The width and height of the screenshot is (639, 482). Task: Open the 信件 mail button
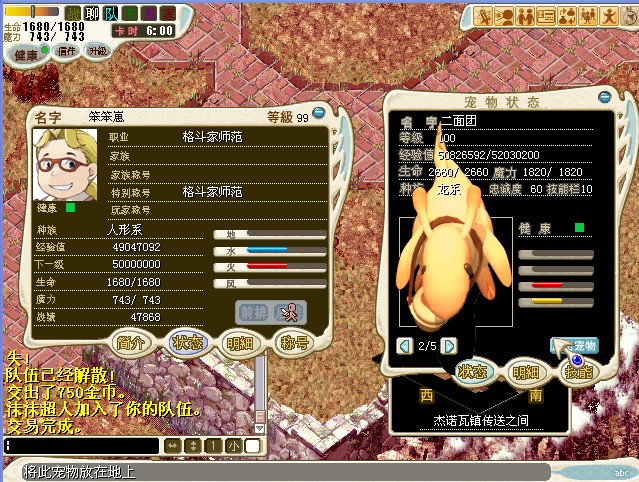[68, 51]
